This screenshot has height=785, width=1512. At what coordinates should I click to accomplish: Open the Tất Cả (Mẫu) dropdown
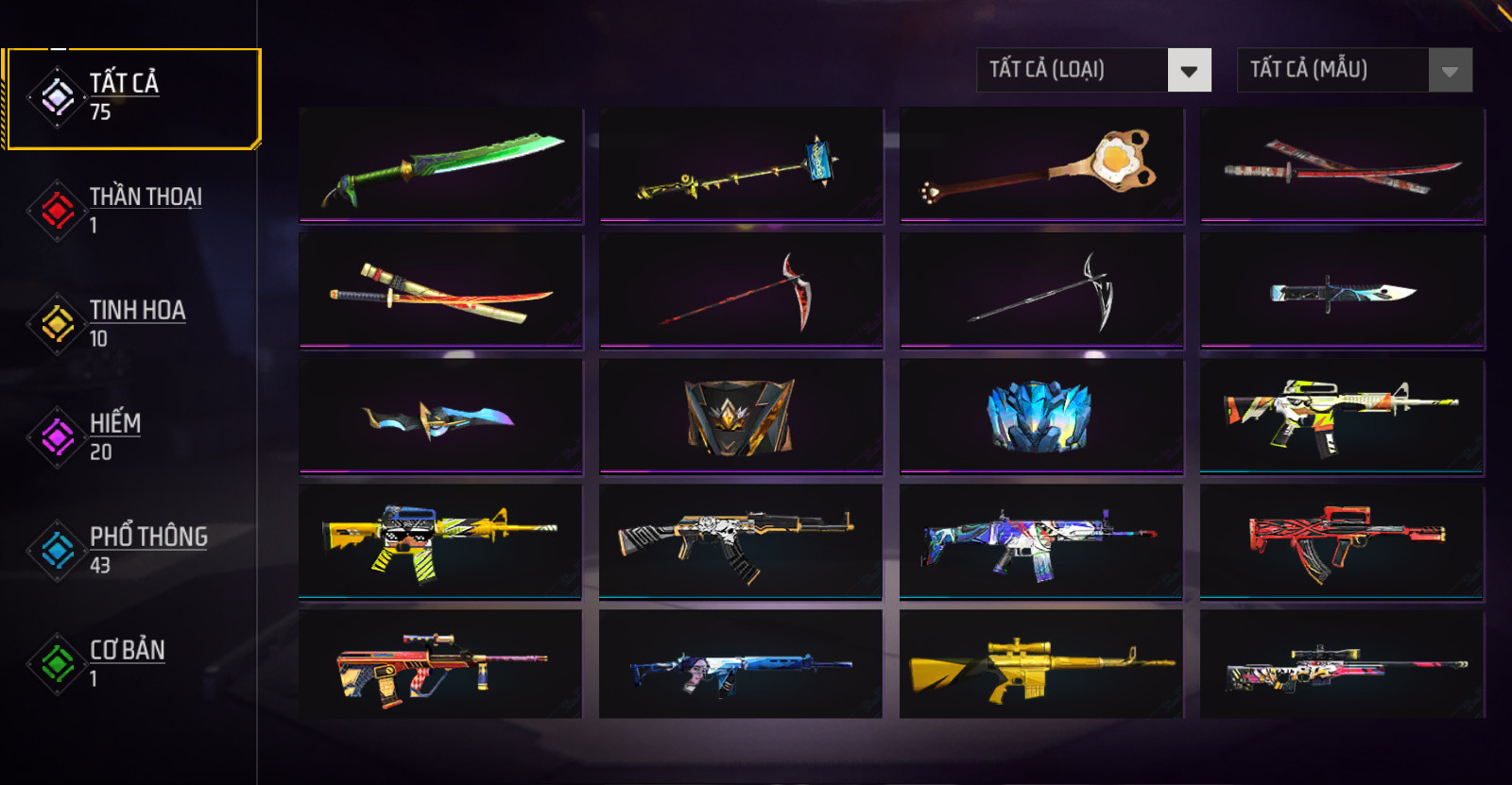click(x=1354, y=70)
